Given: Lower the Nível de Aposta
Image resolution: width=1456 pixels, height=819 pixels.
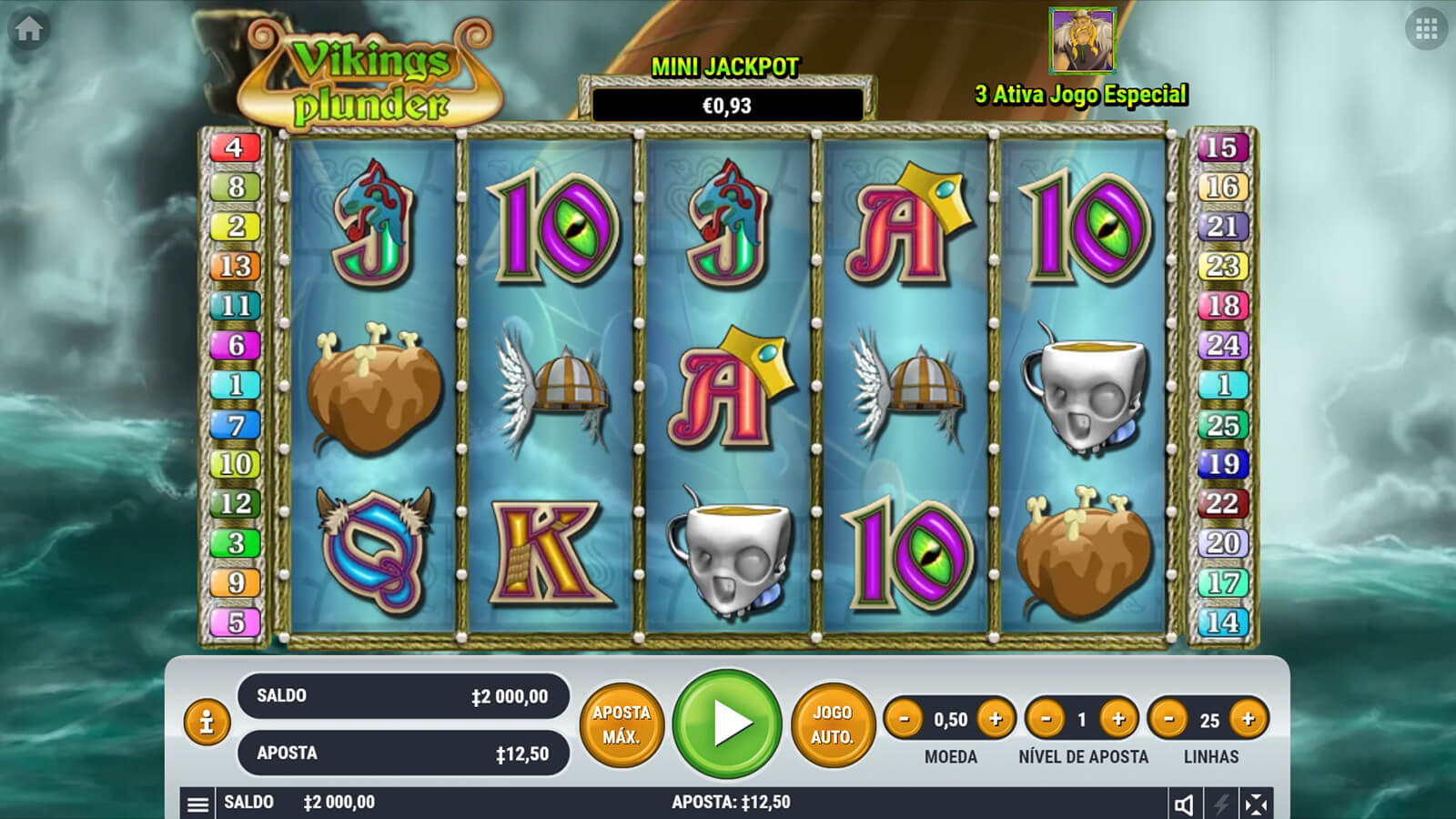Looking at the screenshot, I should click(x=1046, y=719).
